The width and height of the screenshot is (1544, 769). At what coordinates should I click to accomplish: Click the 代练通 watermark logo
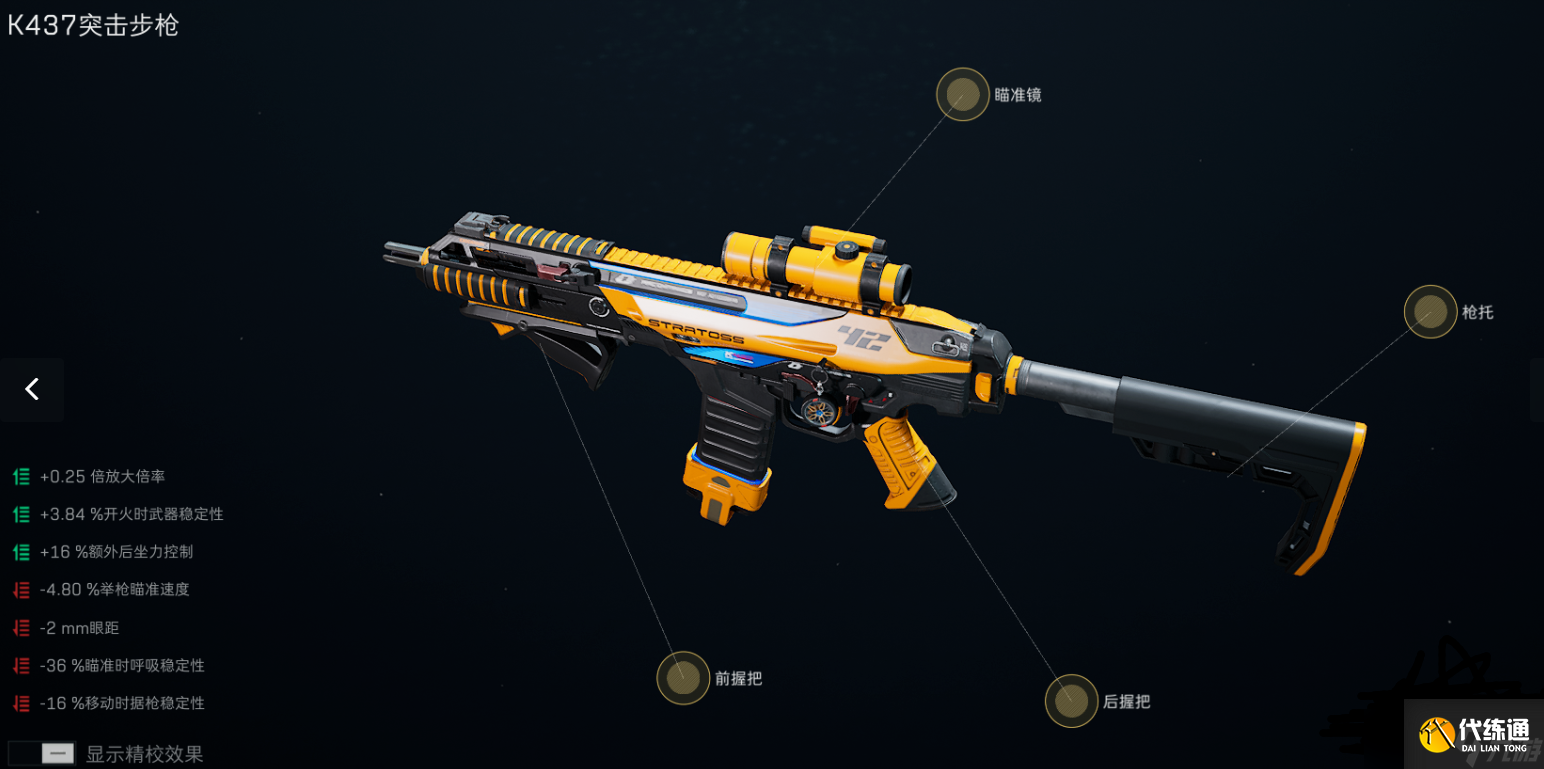click(1473, 735)
